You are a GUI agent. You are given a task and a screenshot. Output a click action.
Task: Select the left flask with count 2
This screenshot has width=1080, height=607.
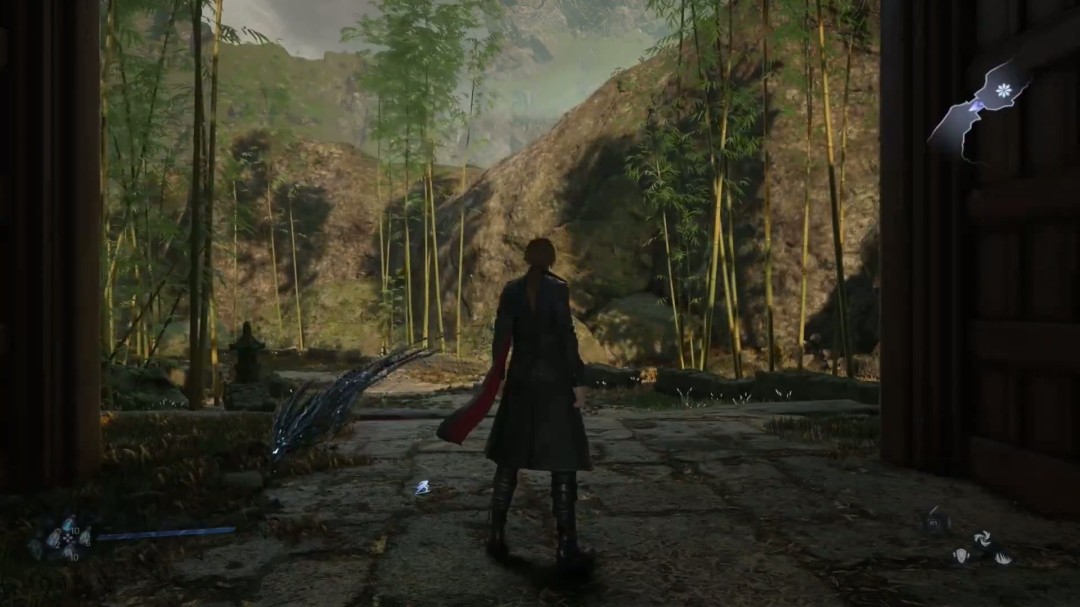(53, 538)
